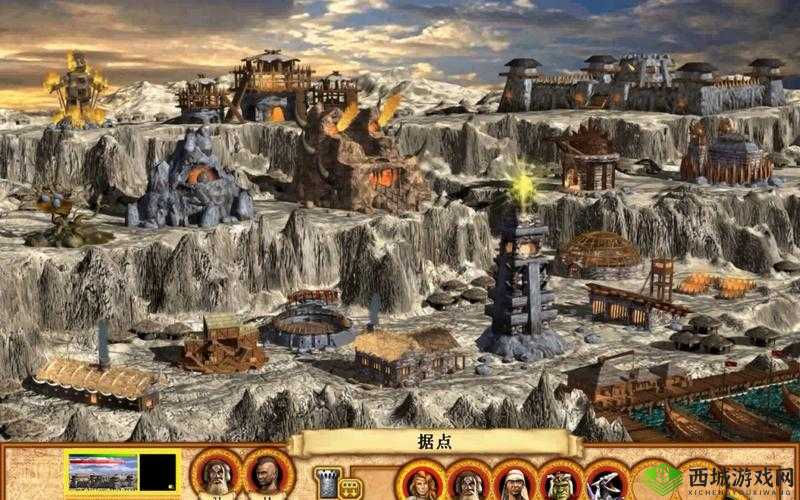800x500 pixels.
Task: Select the white-bearded elder portrait
Action: [217, 477]
